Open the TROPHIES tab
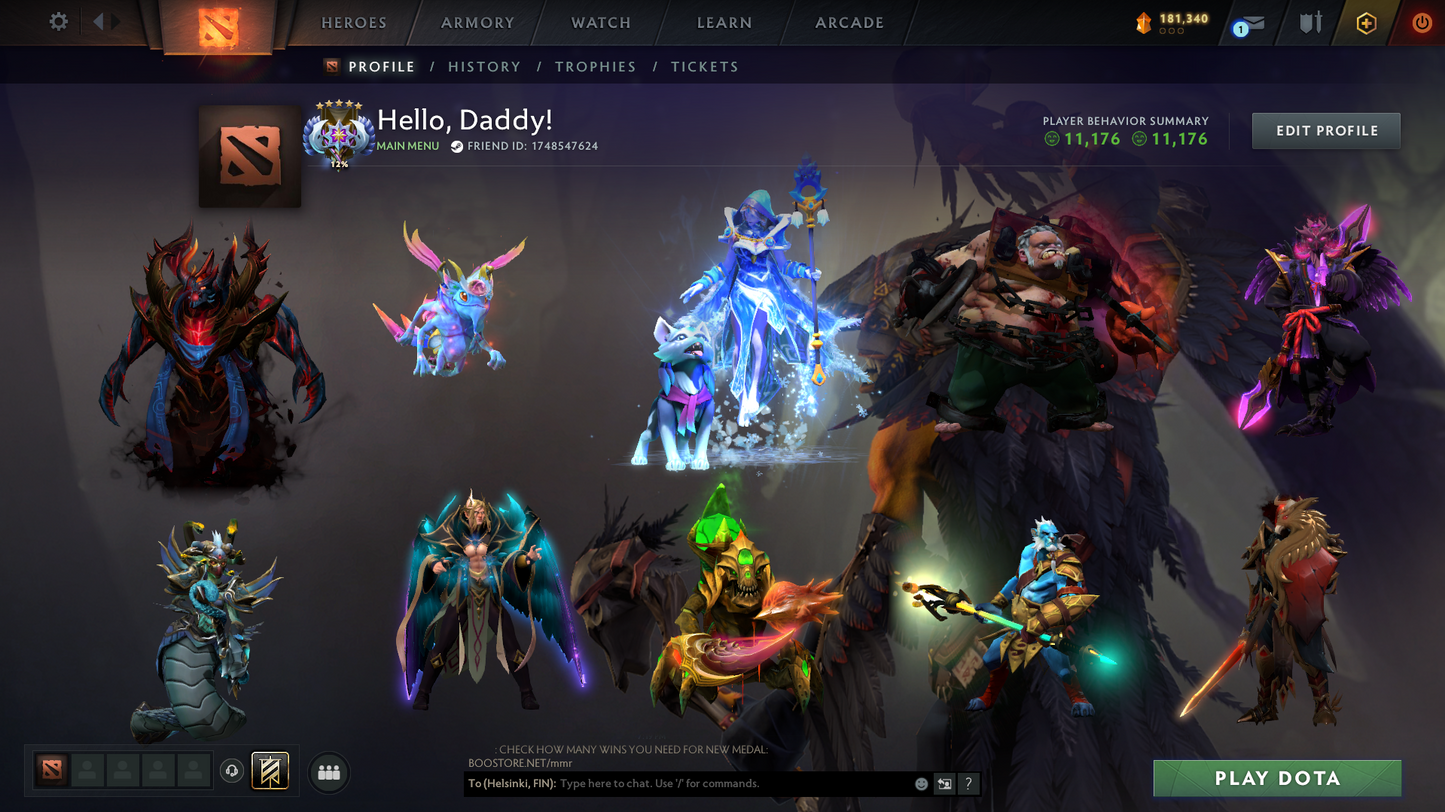The image size is (1445, 812). pyautogui.click(x=595, y=66)
